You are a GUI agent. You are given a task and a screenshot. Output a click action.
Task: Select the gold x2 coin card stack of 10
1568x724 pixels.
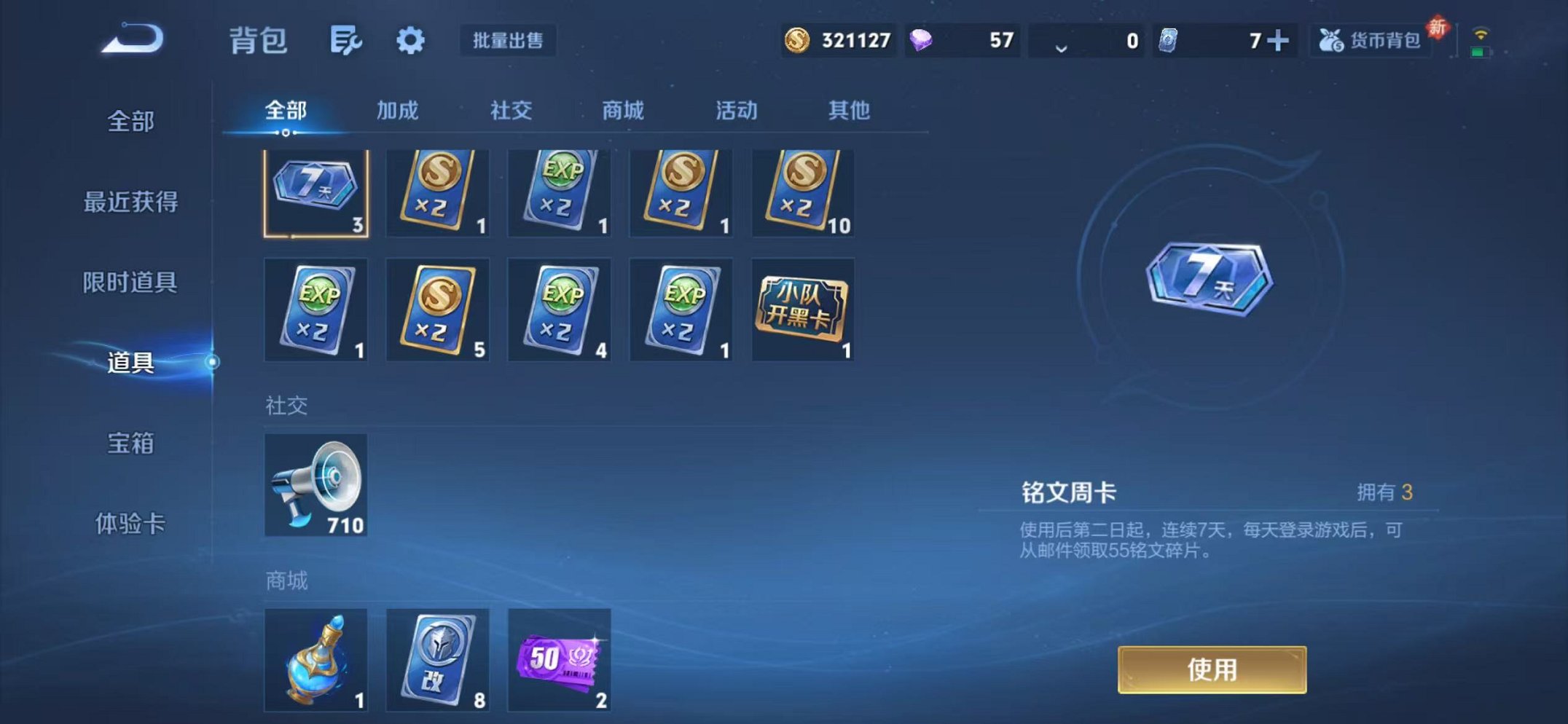point(802,192)
